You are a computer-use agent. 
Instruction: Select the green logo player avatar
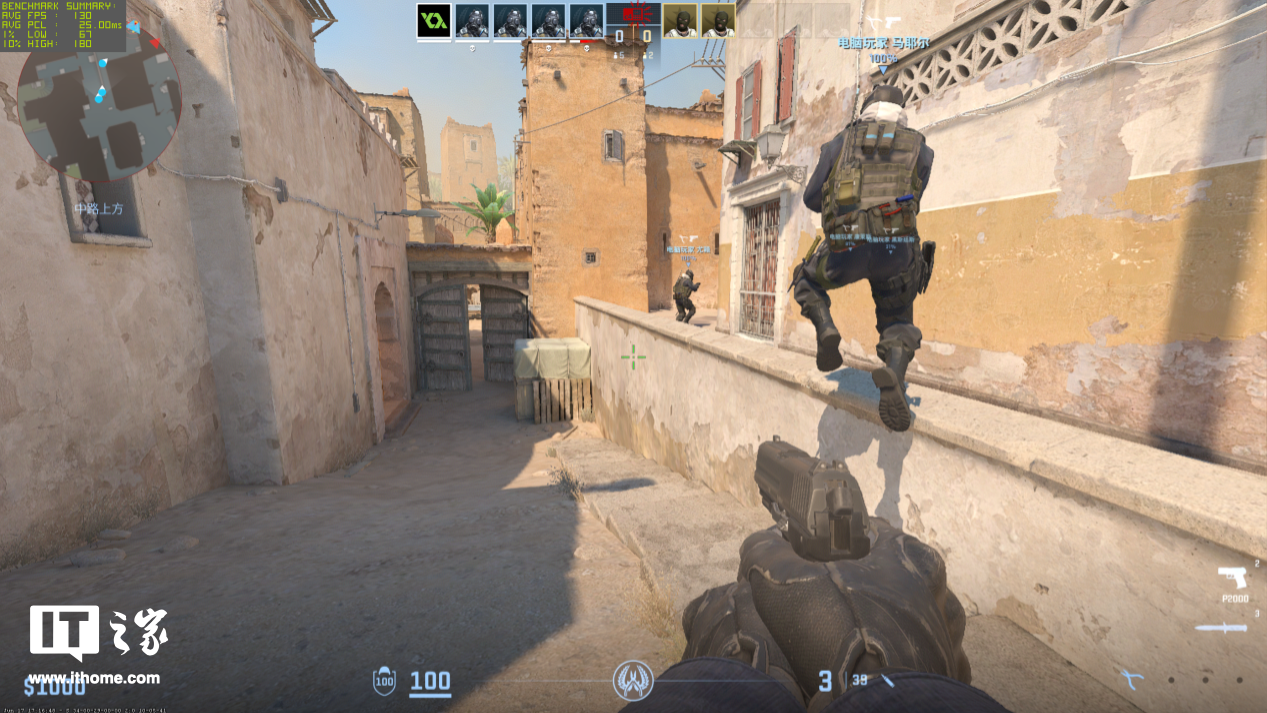click(x=433, y=20)
